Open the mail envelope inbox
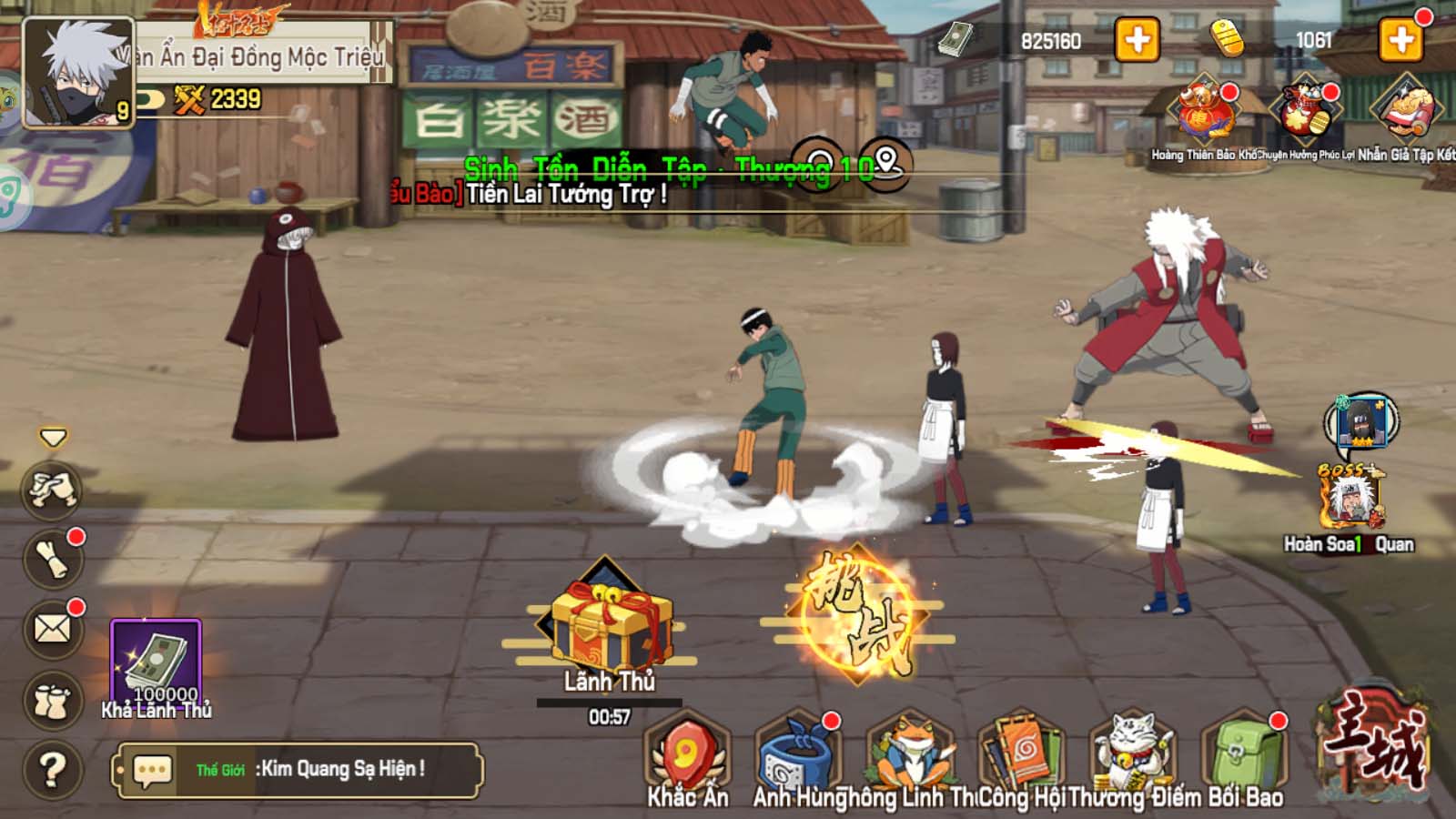The width and height of the screenshot is (1456, 819). [53, 629]
